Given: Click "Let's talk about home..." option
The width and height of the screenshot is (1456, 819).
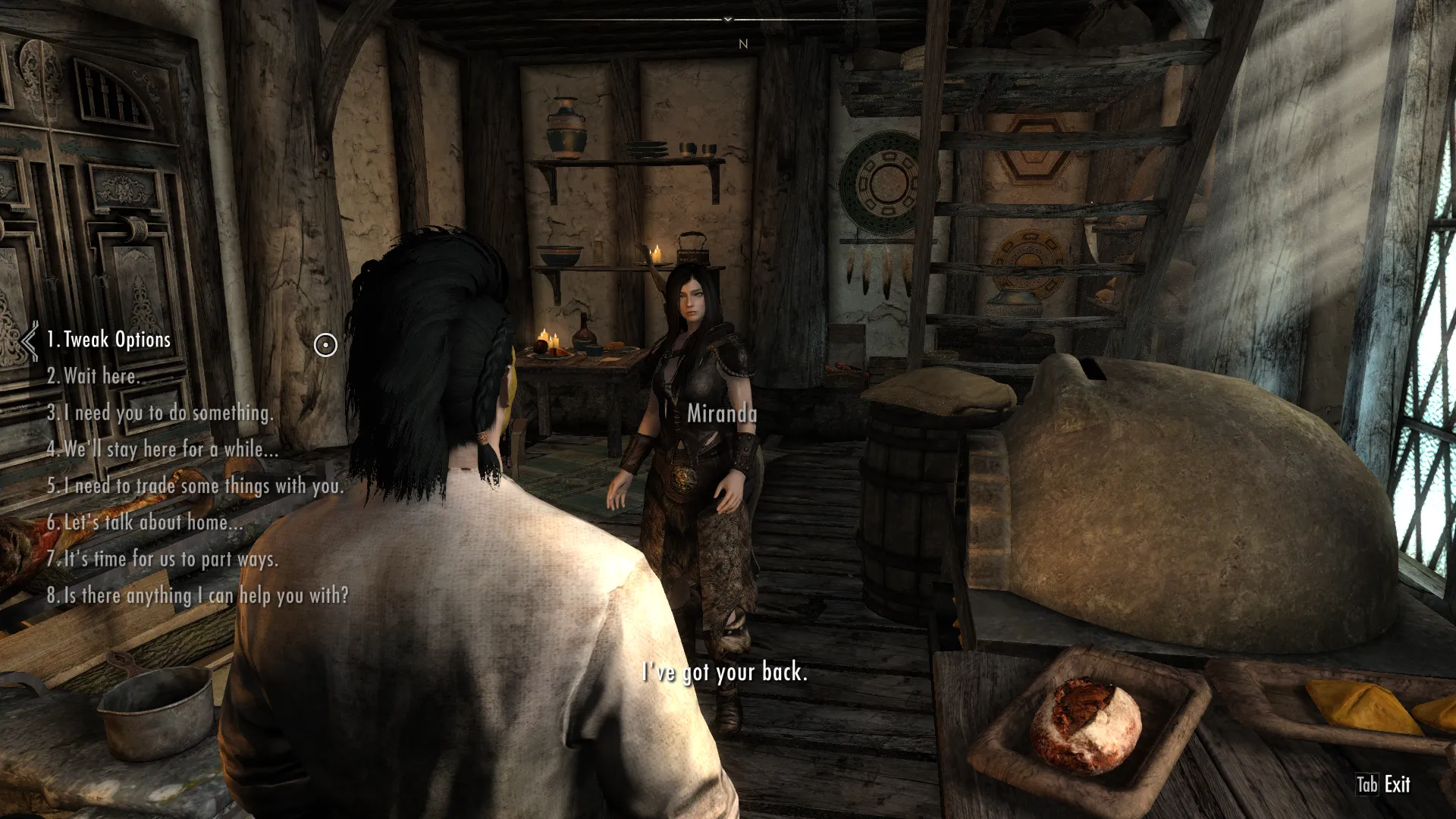Looking at the screenshot, I should tap(145, 522).
